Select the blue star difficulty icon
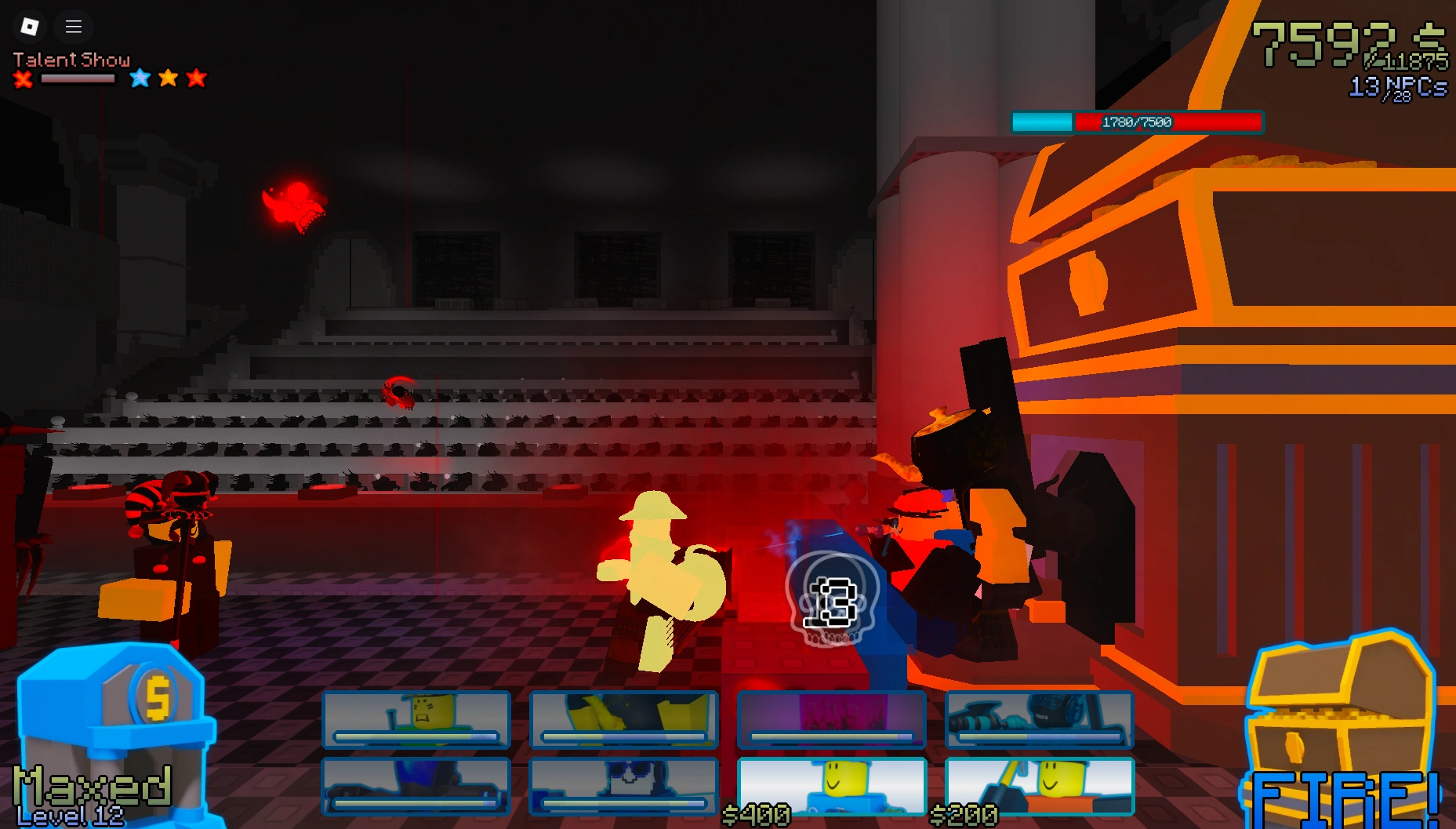This screenshot has width=1456, height=829. tap(139, 78)
